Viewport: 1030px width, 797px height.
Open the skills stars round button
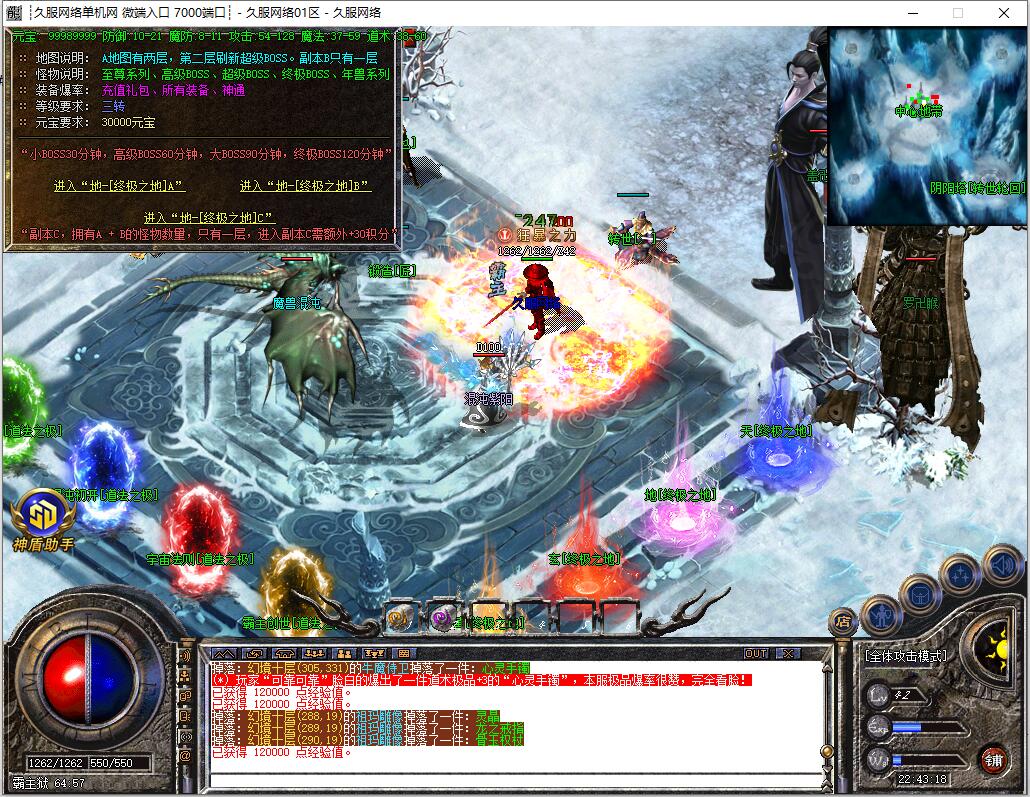pos(960,575)
